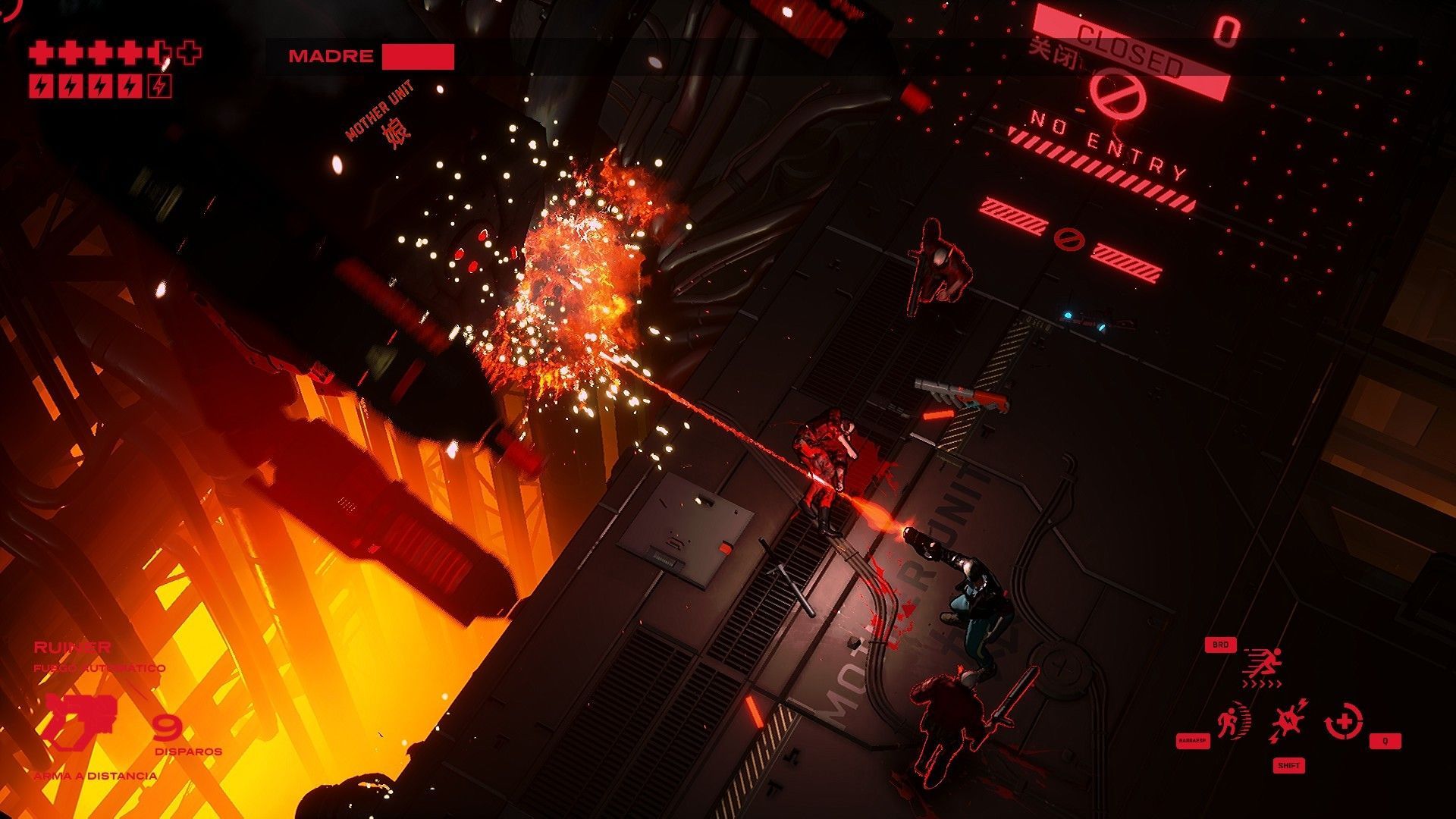Trigger the energy shield ability icon
The width and height of the screenshot is (1456, 819).
pos(1229,722)
